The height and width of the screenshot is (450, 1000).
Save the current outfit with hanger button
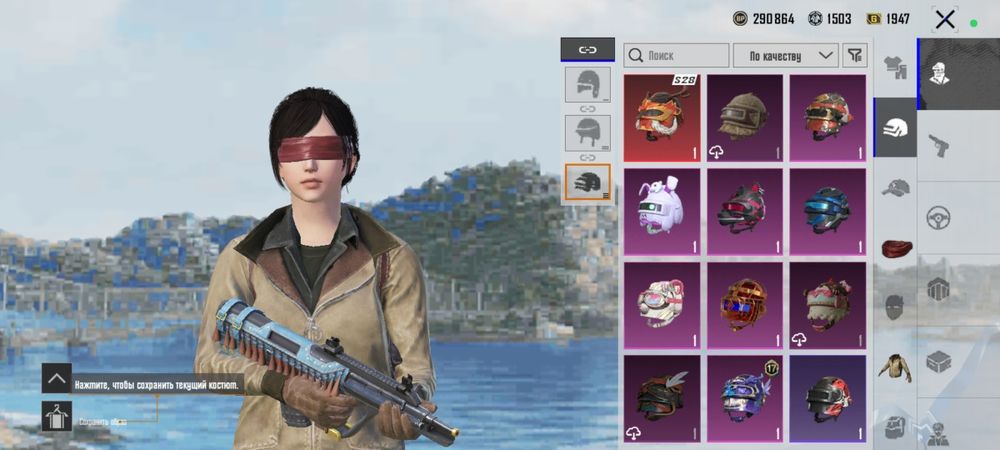click(56, 416)
